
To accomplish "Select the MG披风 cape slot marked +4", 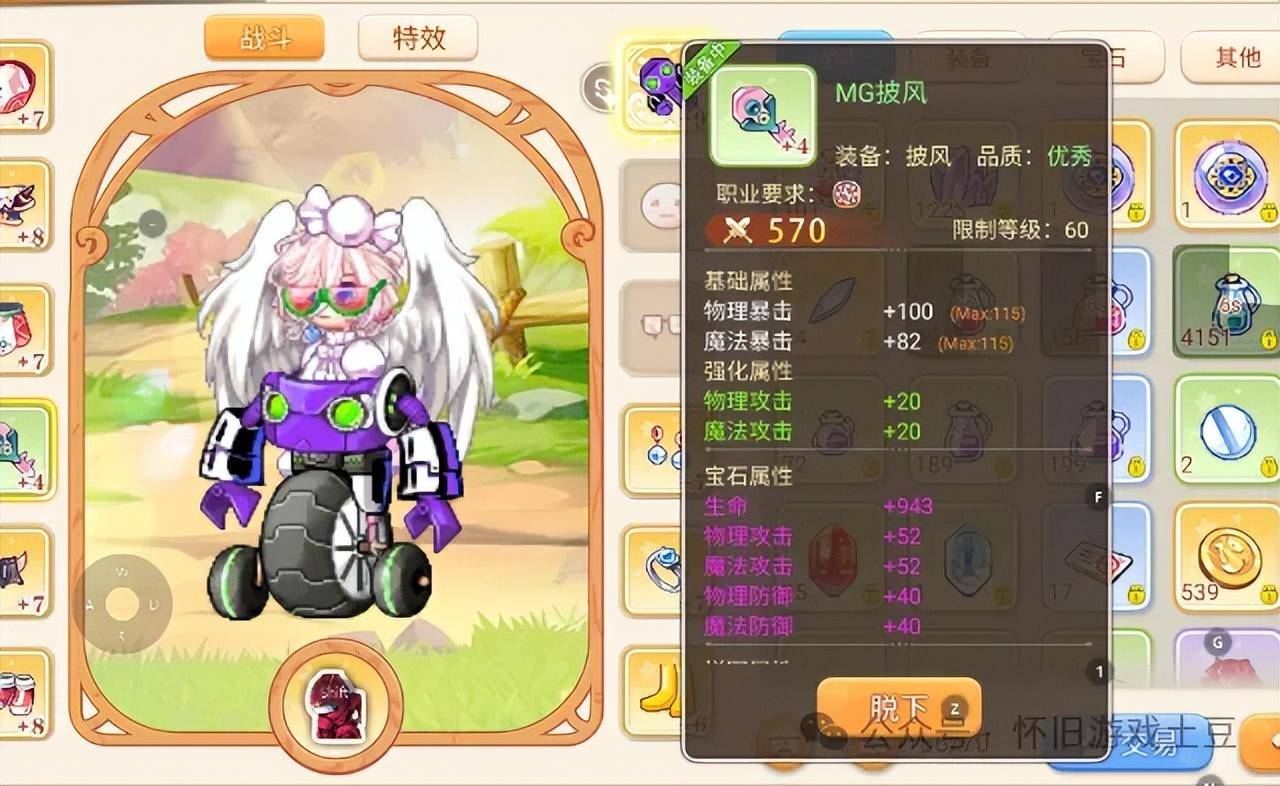I will (25, 448).
